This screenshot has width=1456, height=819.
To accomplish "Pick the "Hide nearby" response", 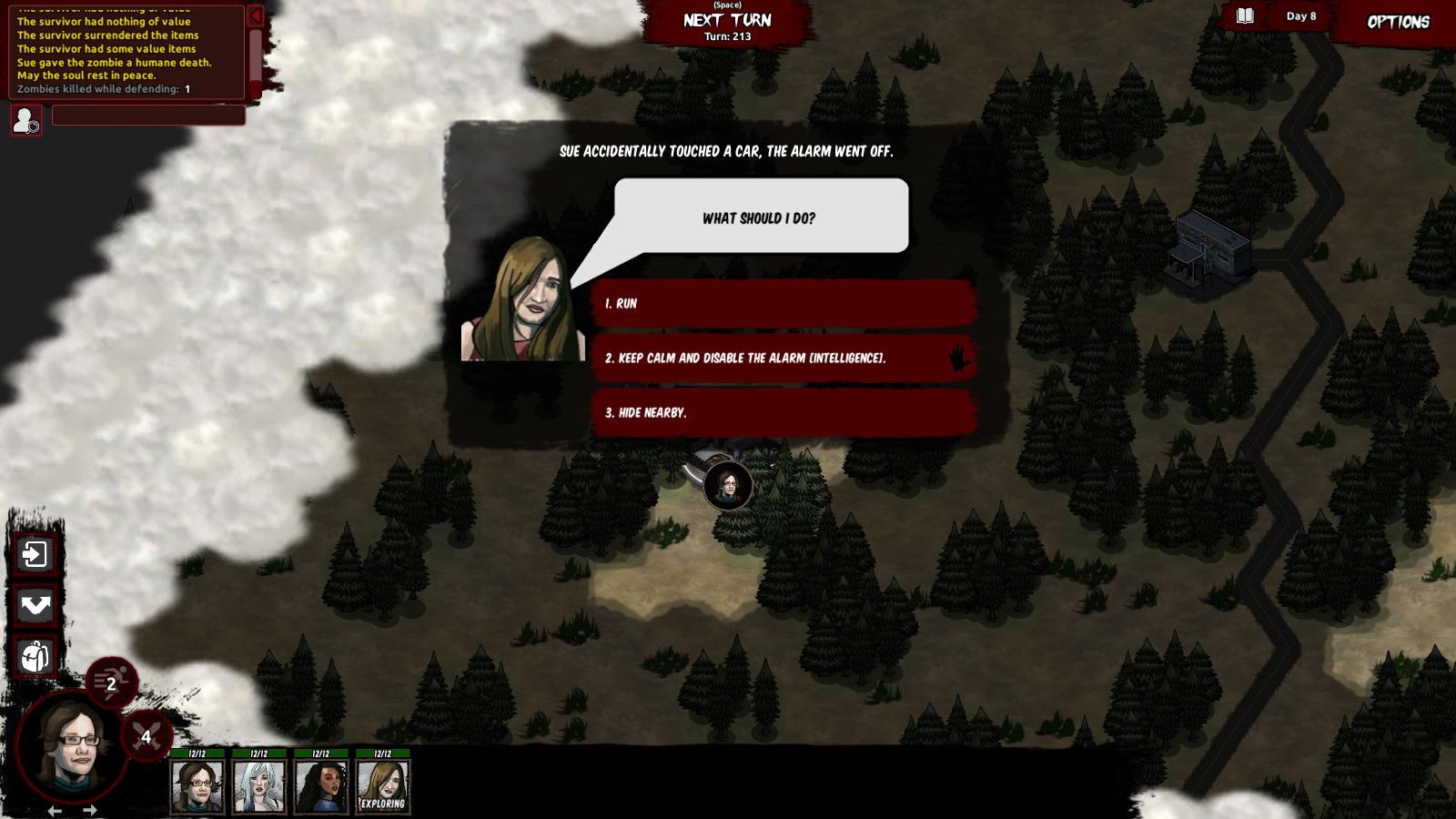I will (x=783, y=412).
